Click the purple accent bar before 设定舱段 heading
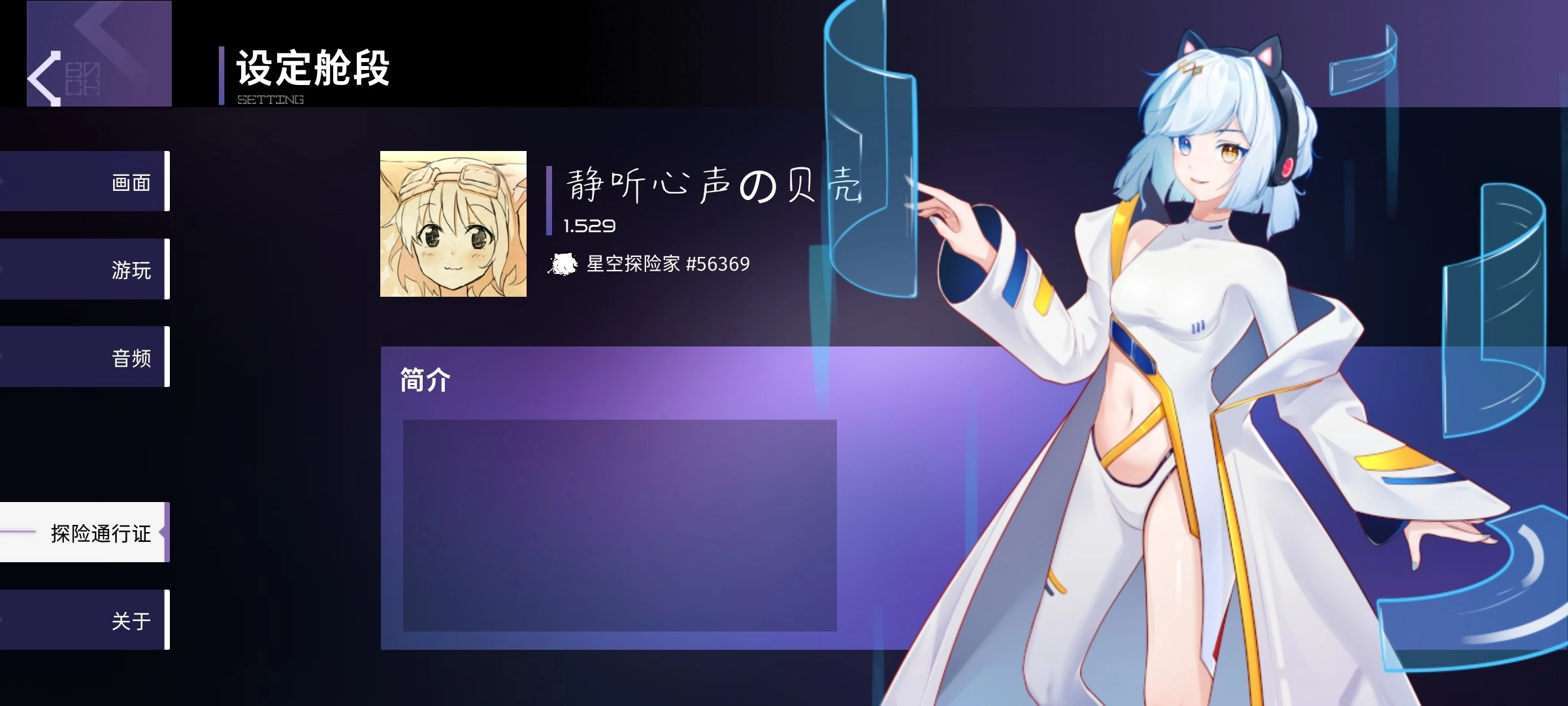Screen dimensions: 1568x706 pos(222,75)
